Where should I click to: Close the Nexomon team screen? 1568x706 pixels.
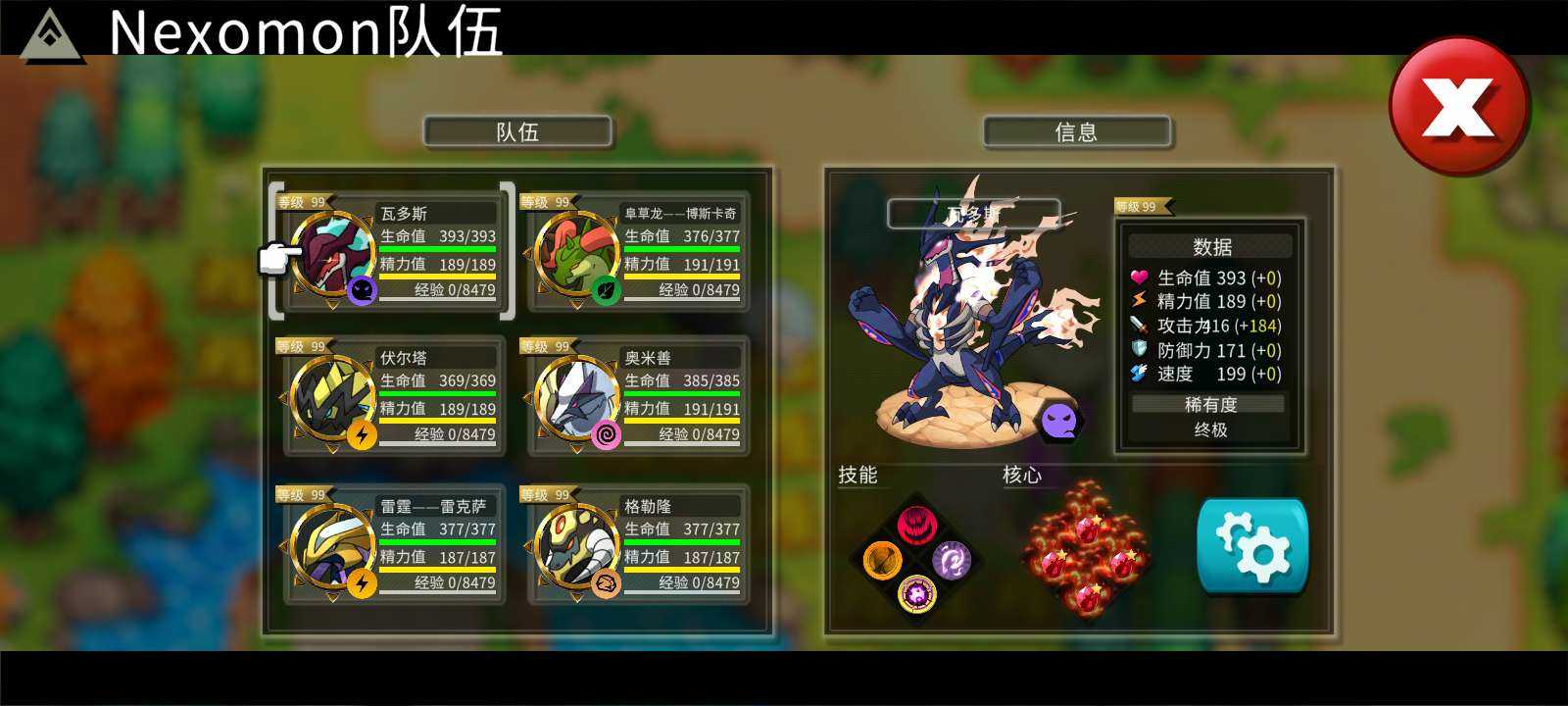1458,106
